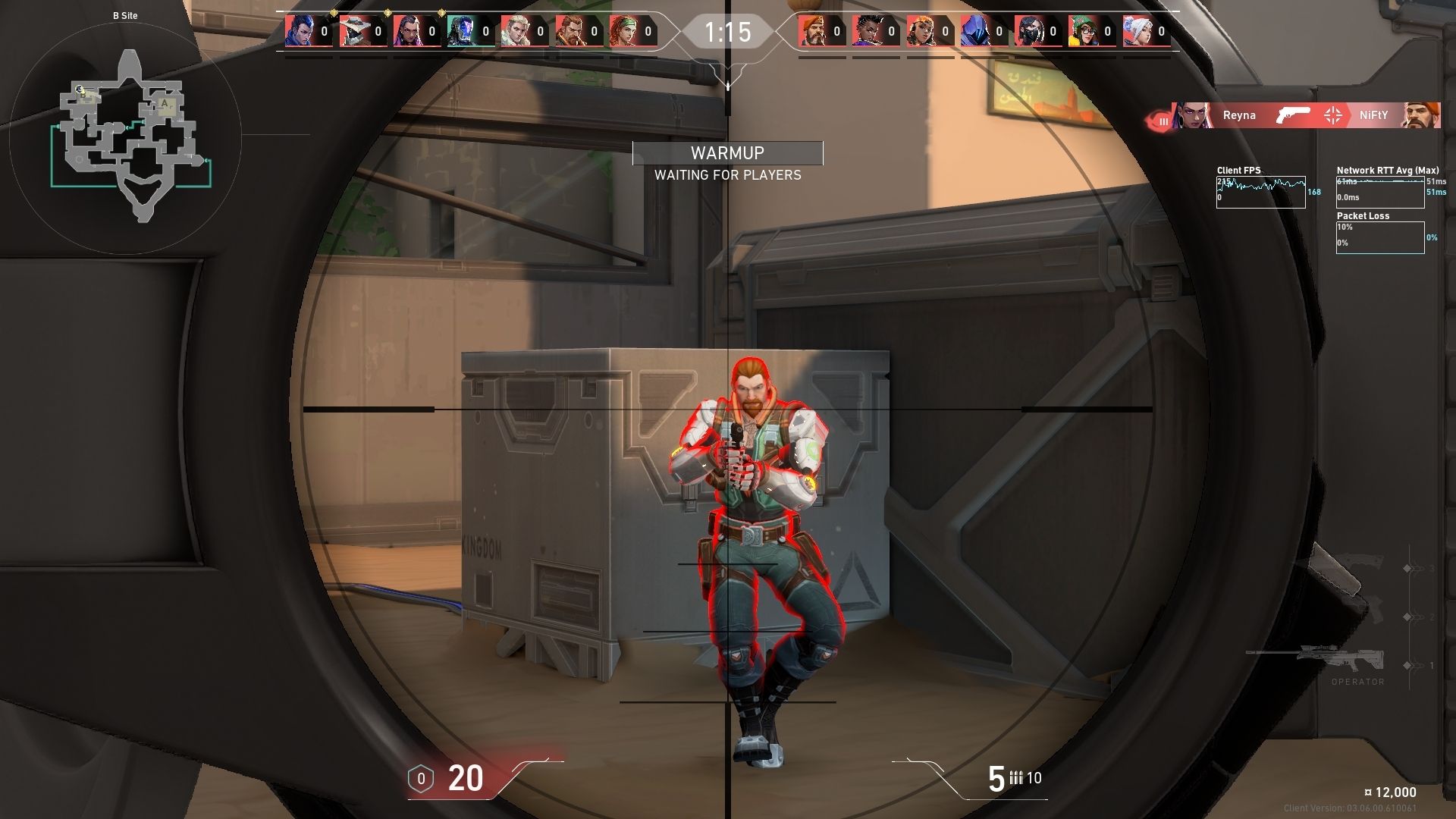Expand the round timer banner showing 1:15
This screenshot has width=1456, height=819.
[x=728, y=32]
